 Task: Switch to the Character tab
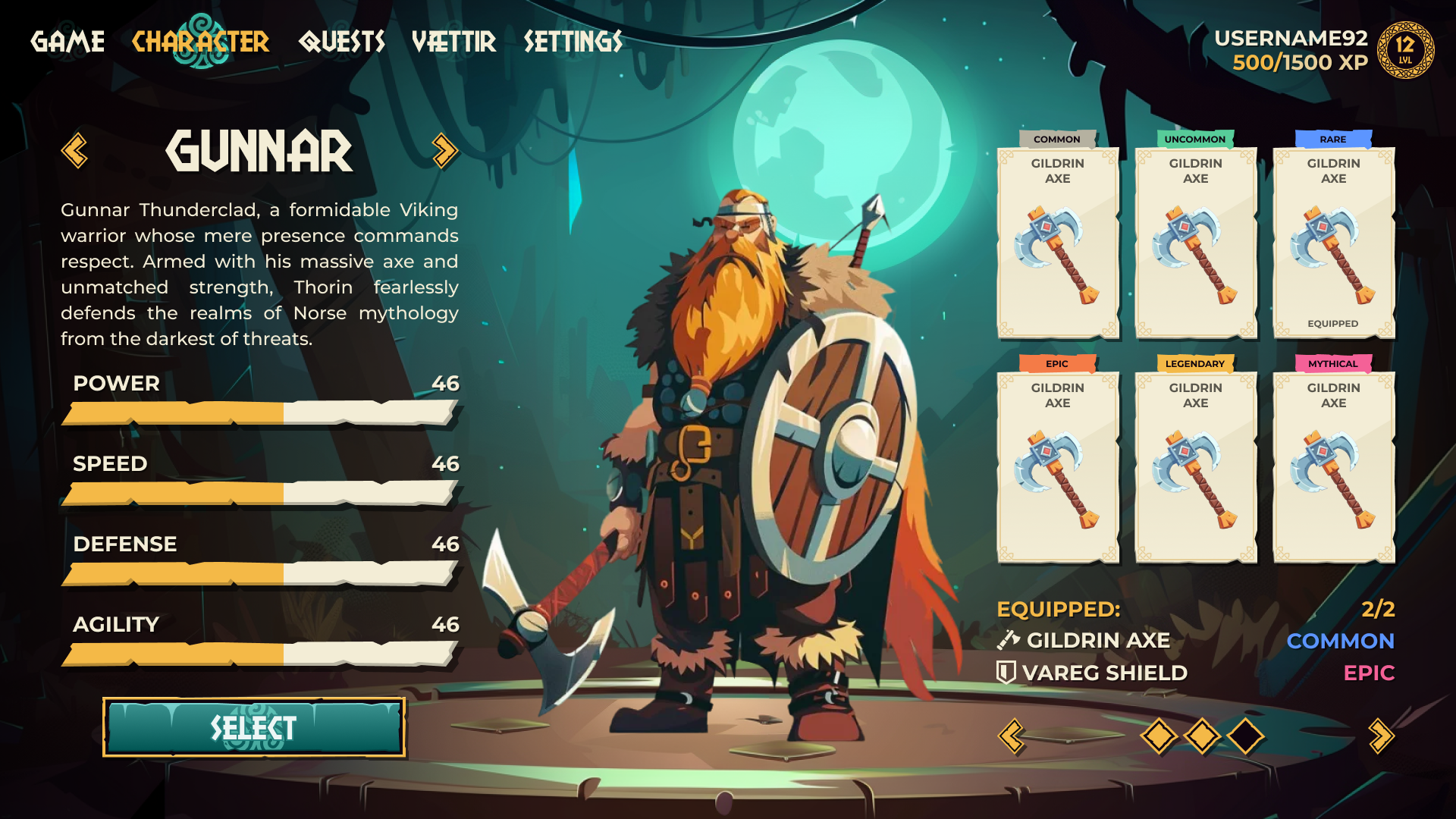200,42
